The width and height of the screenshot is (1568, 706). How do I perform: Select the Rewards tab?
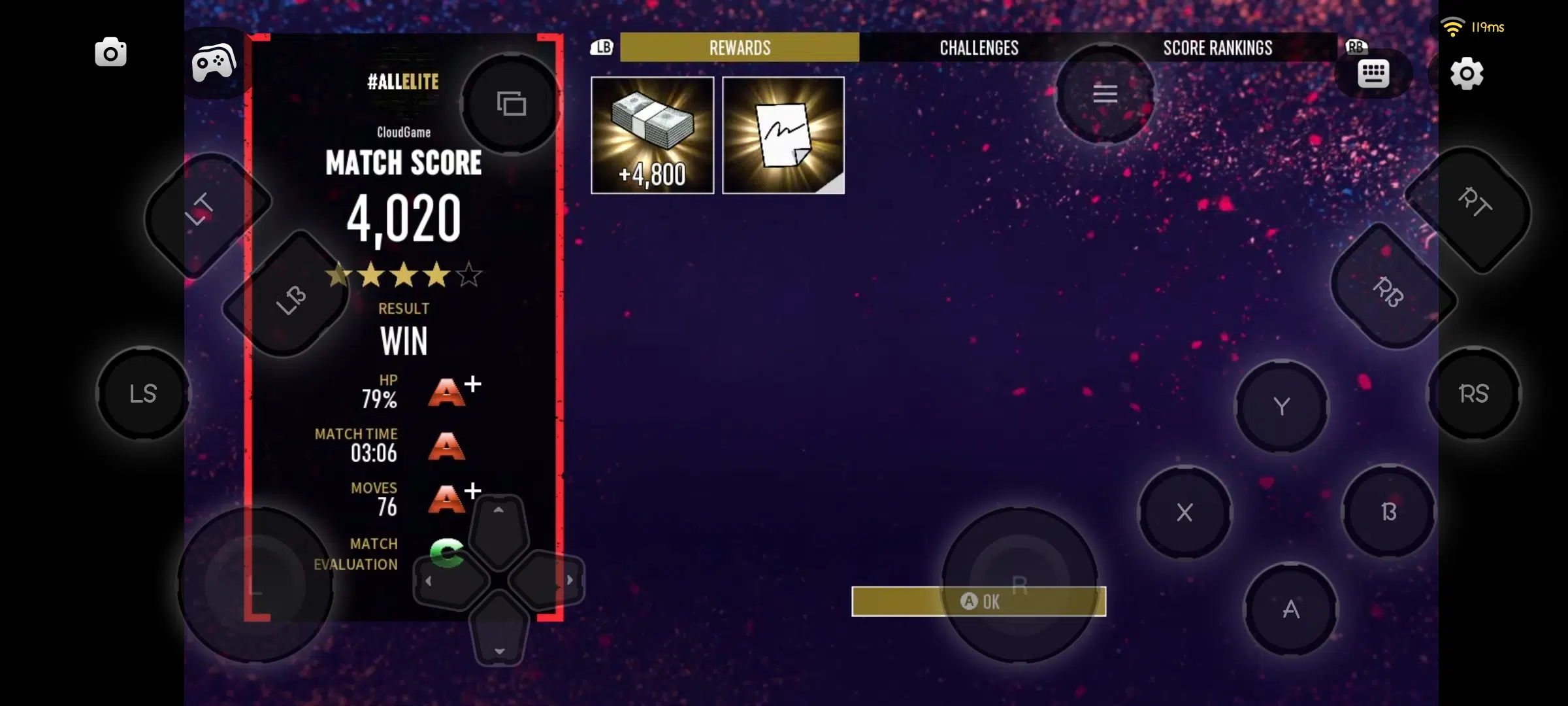click(740, 47)
